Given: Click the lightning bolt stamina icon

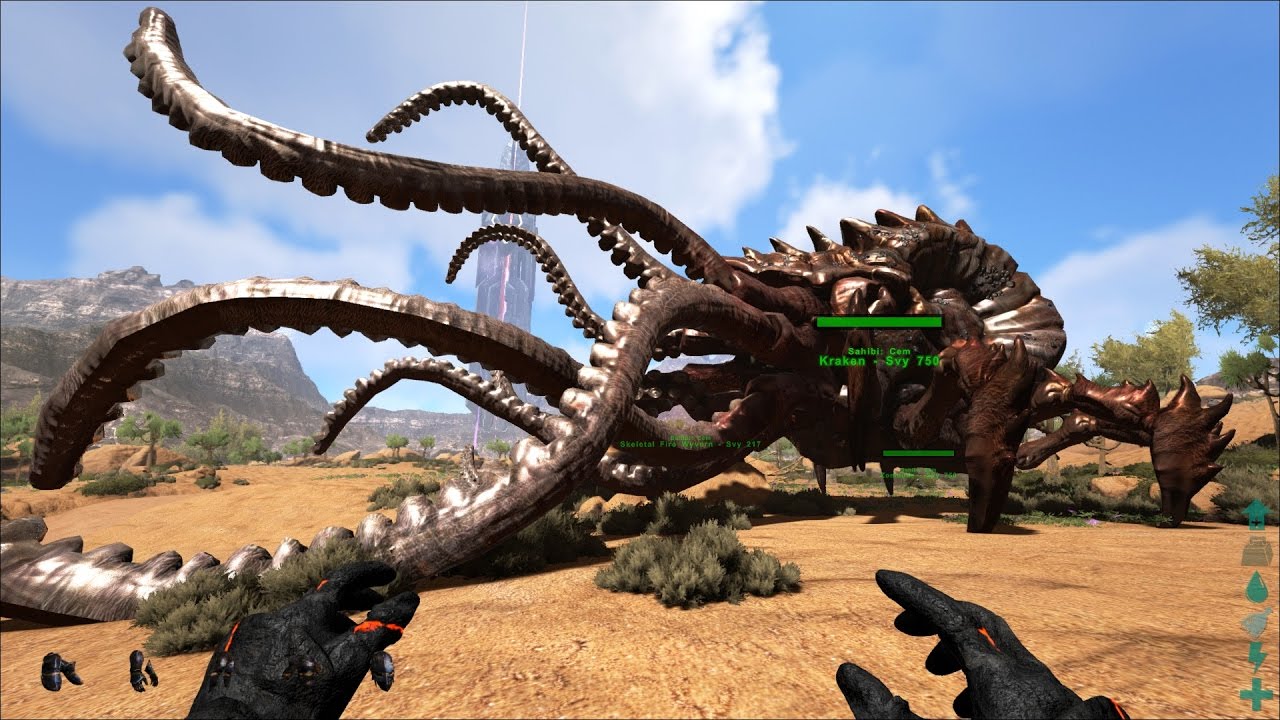Looking at the screenshot, I should click(x=1256, y=657).
